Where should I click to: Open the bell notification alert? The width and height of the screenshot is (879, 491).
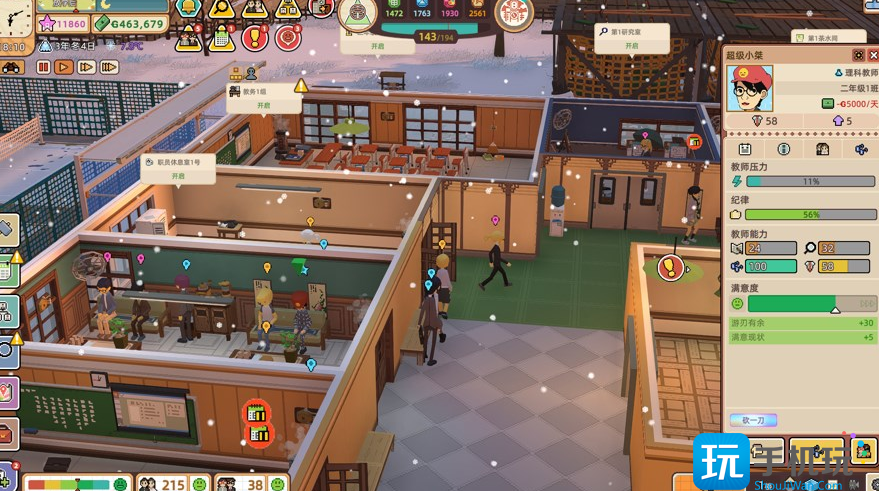(x=187, y=8)
